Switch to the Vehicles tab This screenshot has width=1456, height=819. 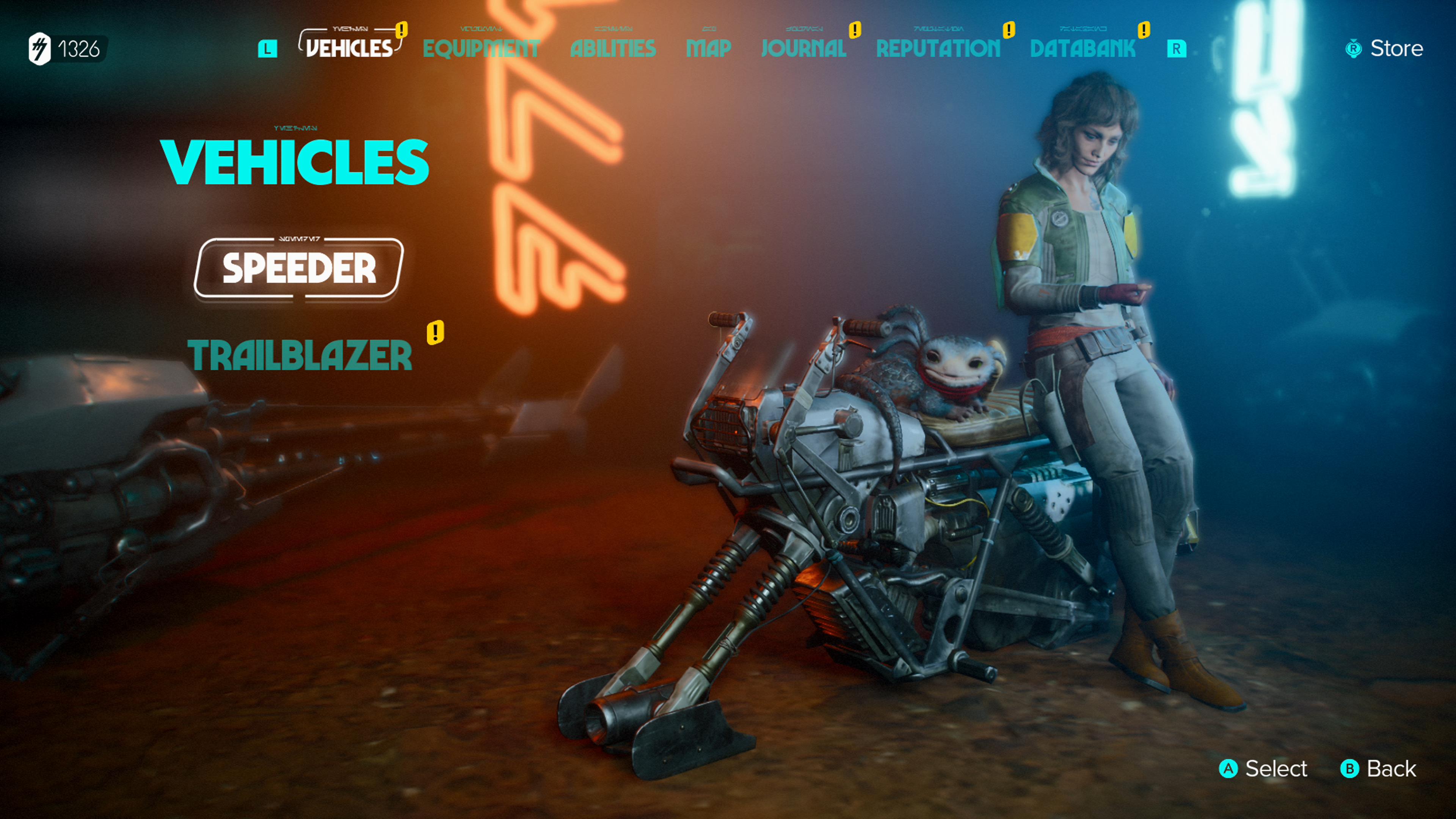point(349,48)
